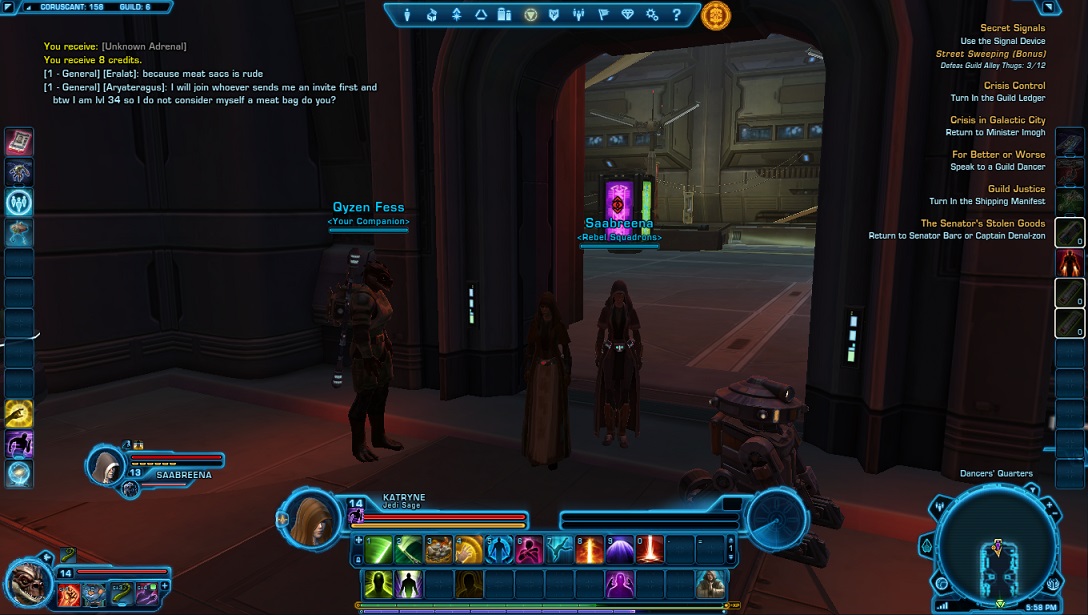Viewport: 1088px width, 615px height.
Task: Open the inventory box icon in top menu
Action: pyautogui.click(x=432, y=15)
